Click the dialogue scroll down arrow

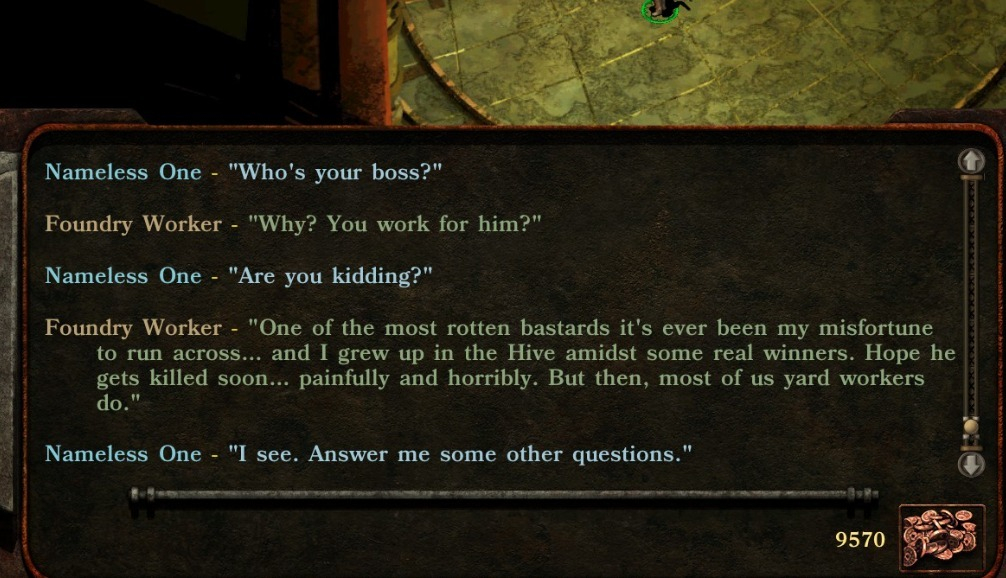(x=971, y=464)
